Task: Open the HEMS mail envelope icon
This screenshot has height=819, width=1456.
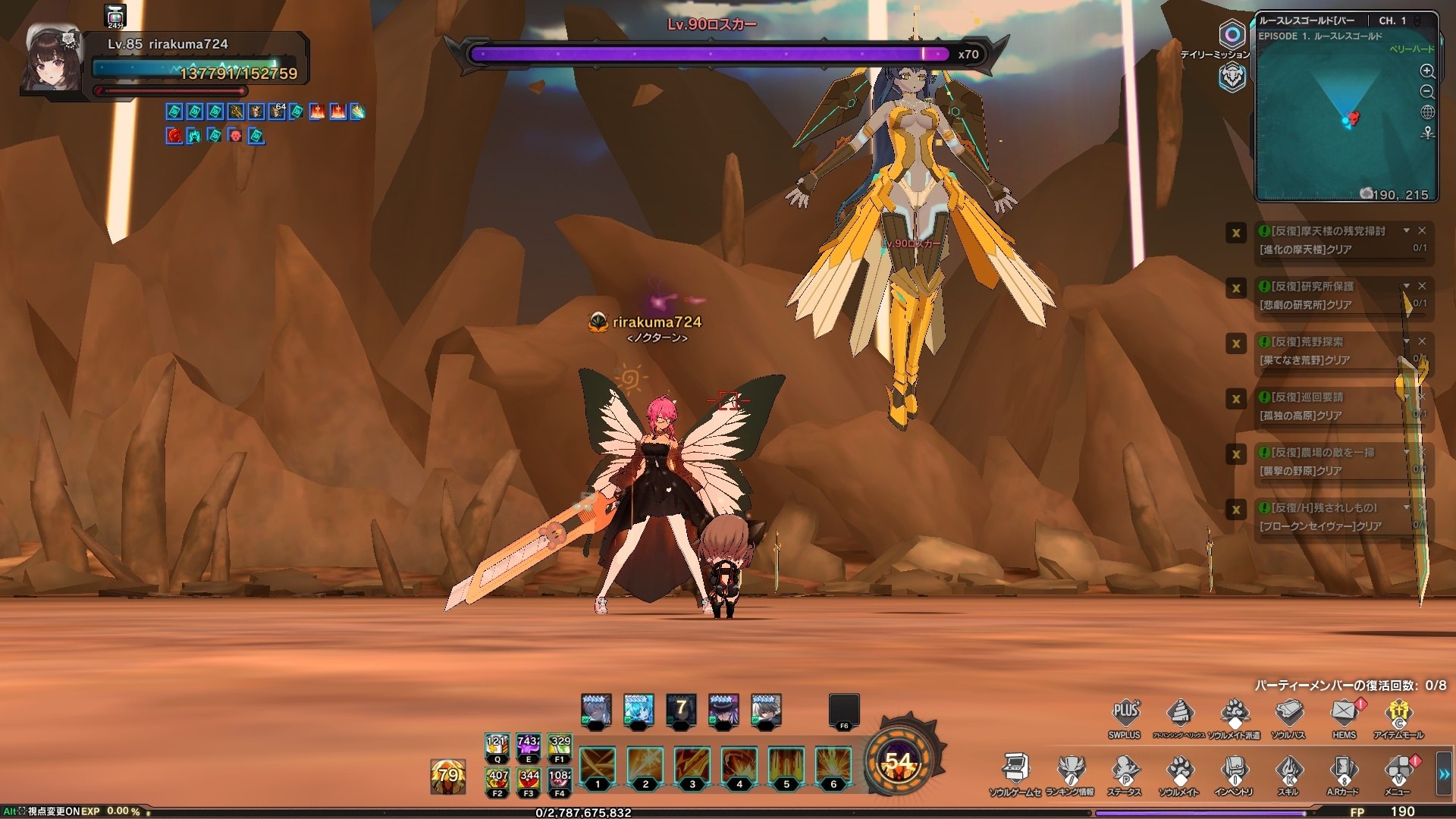Action: pos(1345,713)
